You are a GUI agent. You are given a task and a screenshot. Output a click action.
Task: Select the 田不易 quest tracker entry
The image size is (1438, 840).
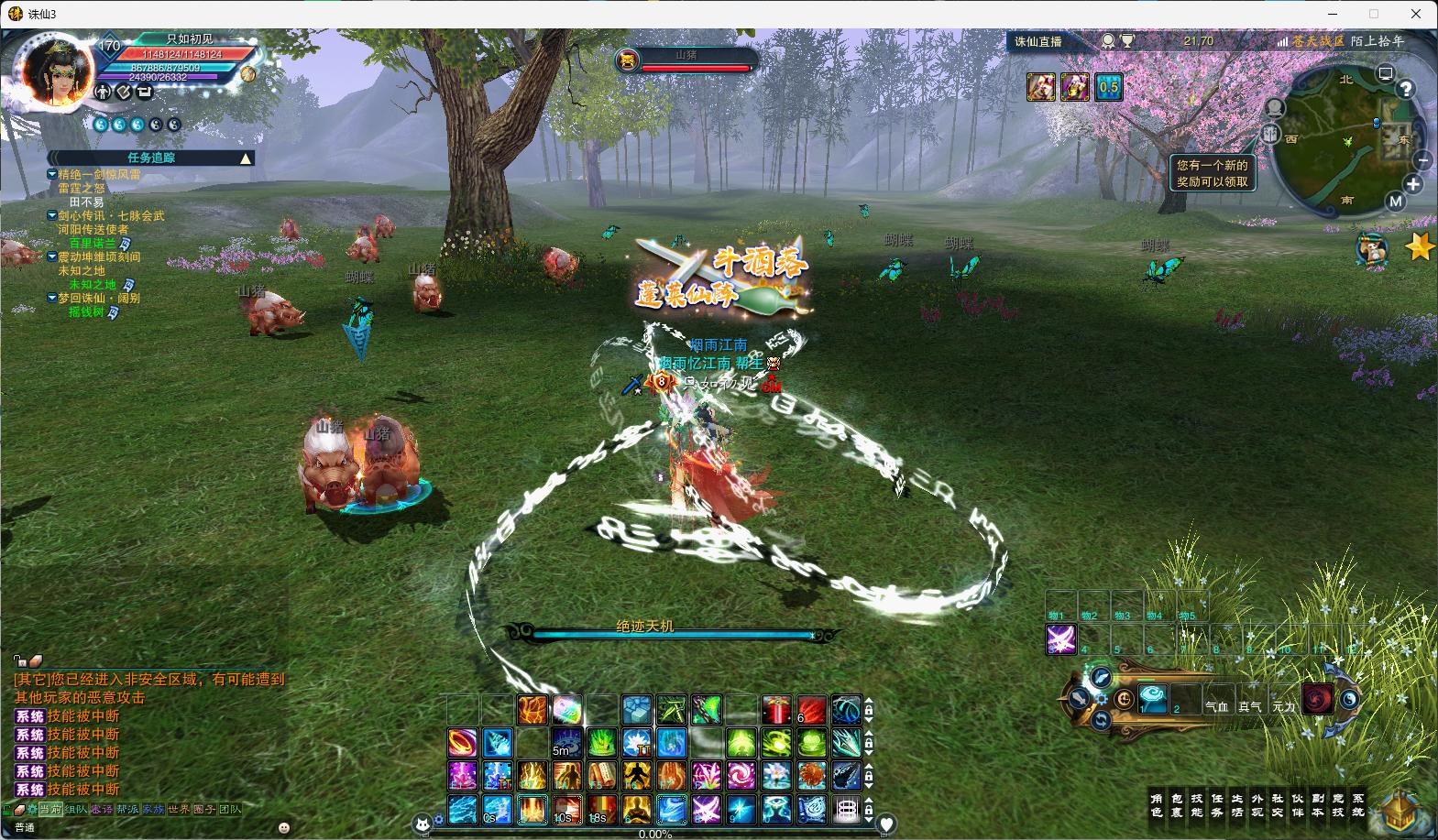pyautogui.click(x=87, y=202)
